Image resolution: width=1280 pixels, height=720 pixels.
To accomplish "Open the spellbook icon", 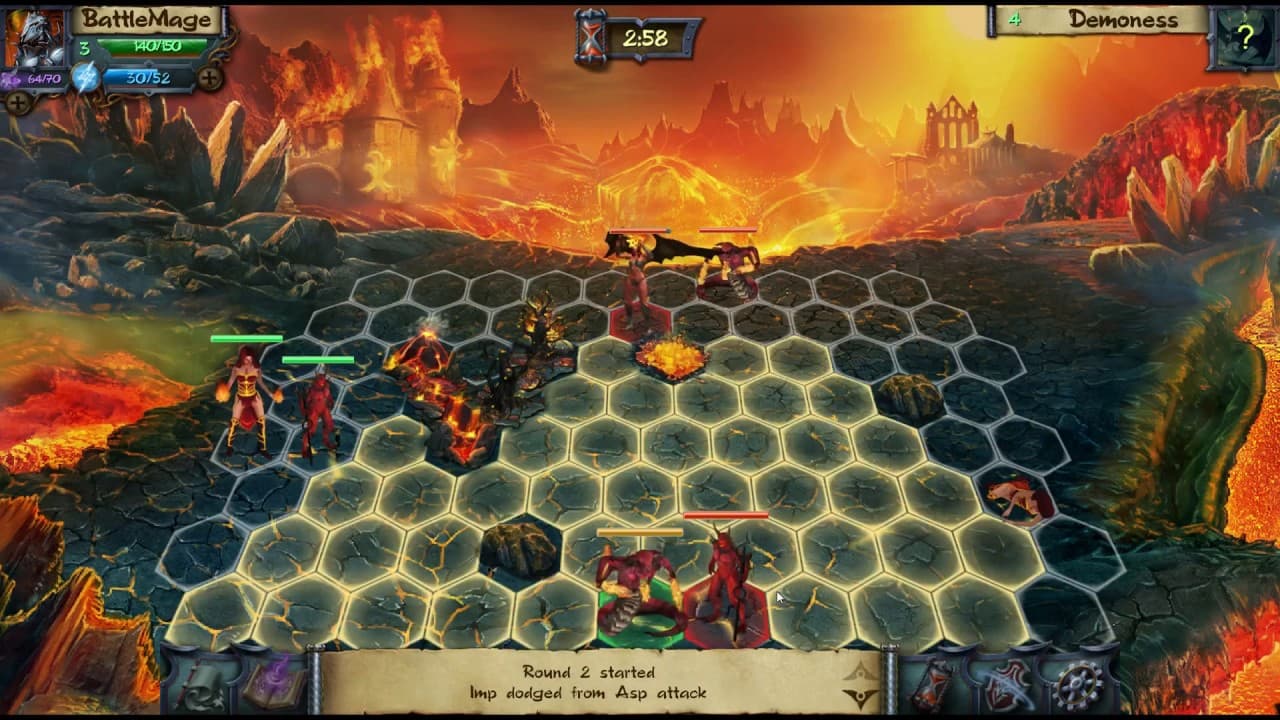I will point(274,686).
